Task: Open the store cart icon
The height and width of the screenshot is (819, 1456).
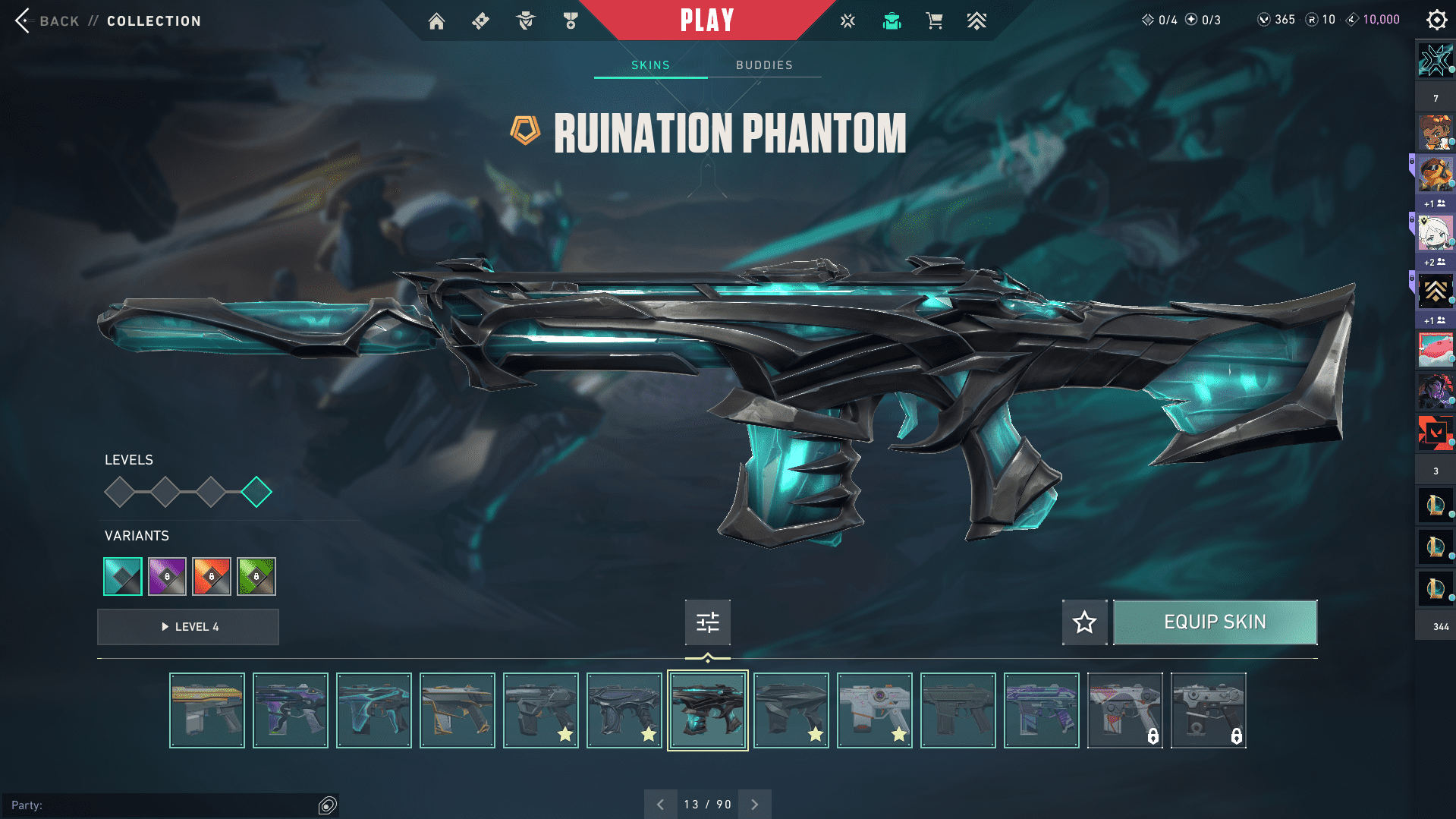Action: (x=934, y=21)
